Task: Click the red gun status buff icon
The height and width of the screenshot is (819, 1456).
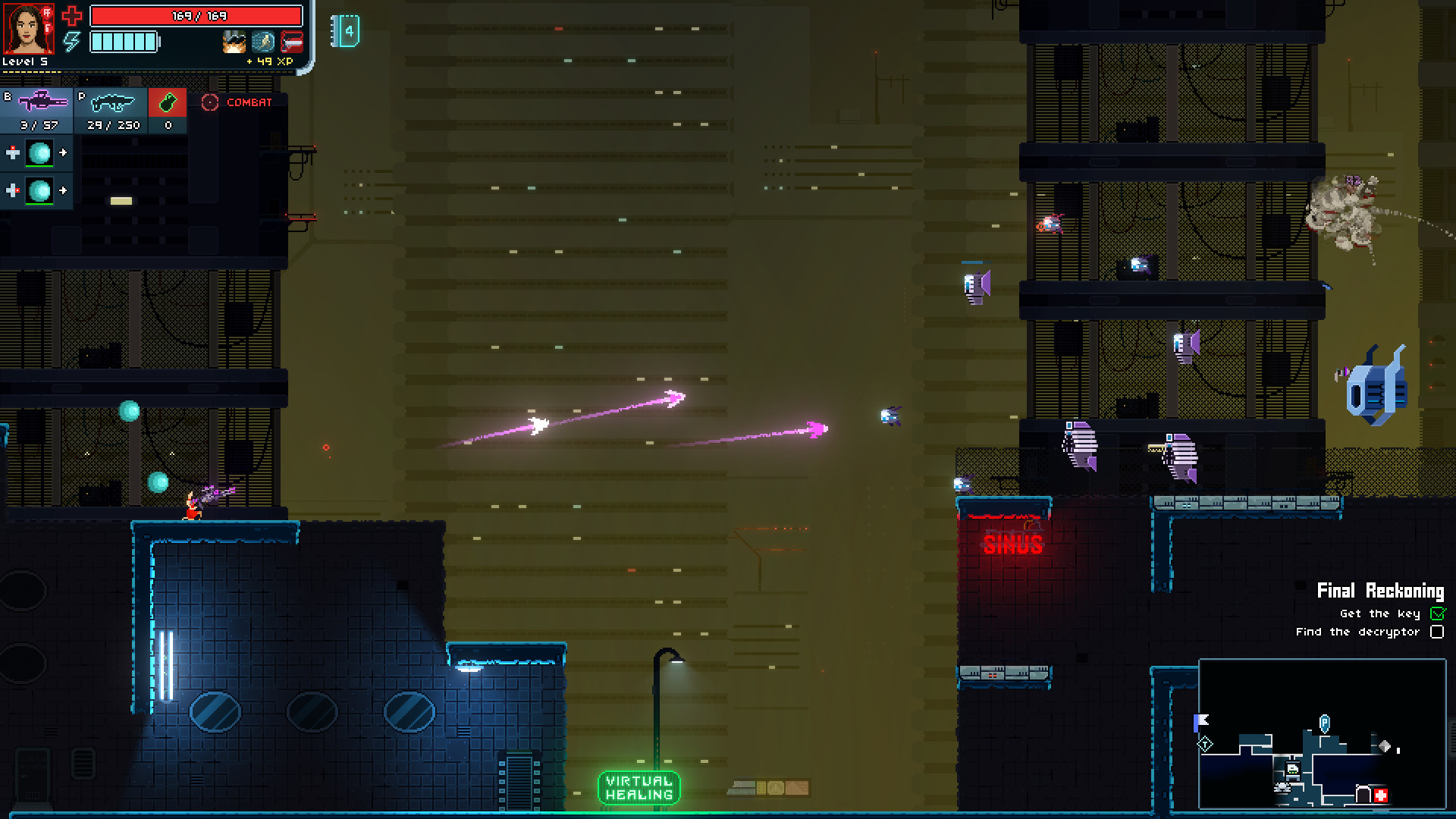Action: (x=293, y=41)
